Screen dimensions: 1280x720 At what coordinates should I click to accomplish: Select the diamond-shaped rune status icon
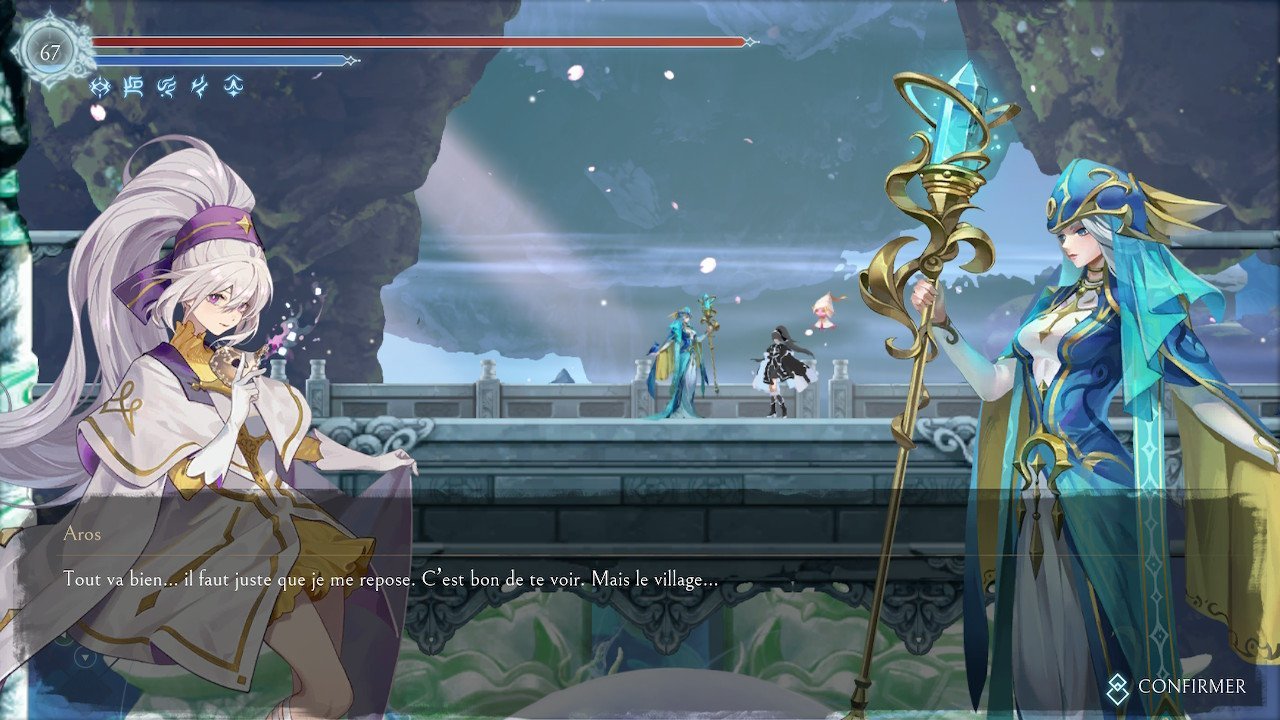pyautogui.click(x=100, y=87)
